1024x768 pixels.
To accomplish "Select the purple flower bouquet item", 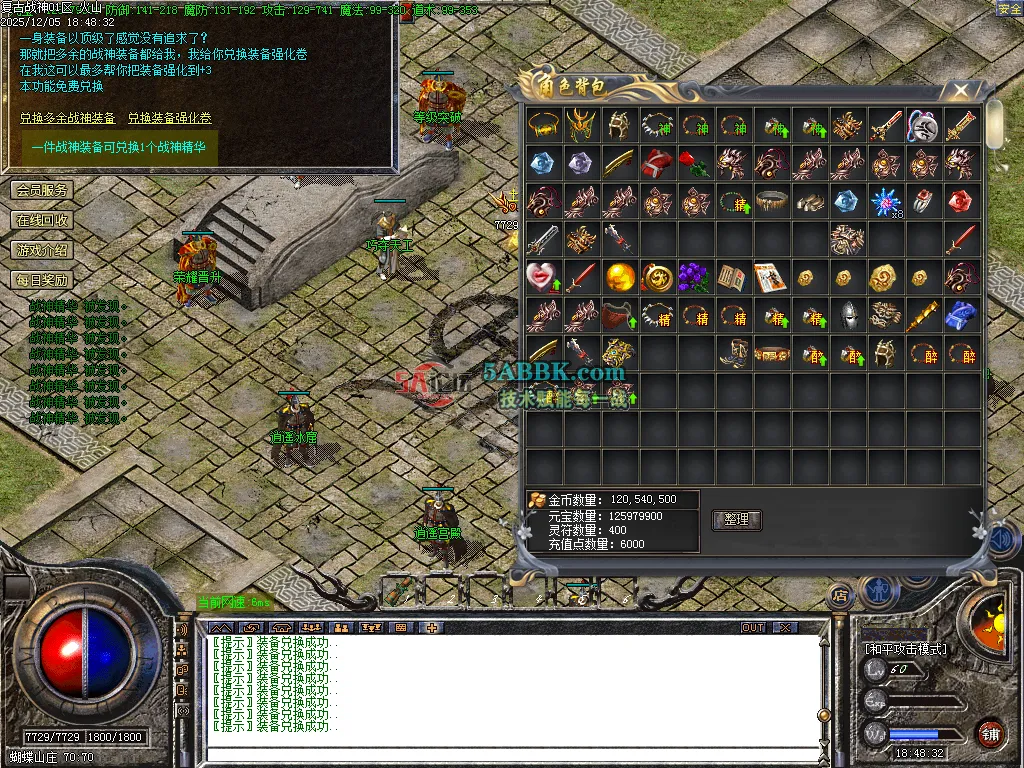I will coord(695,277).
